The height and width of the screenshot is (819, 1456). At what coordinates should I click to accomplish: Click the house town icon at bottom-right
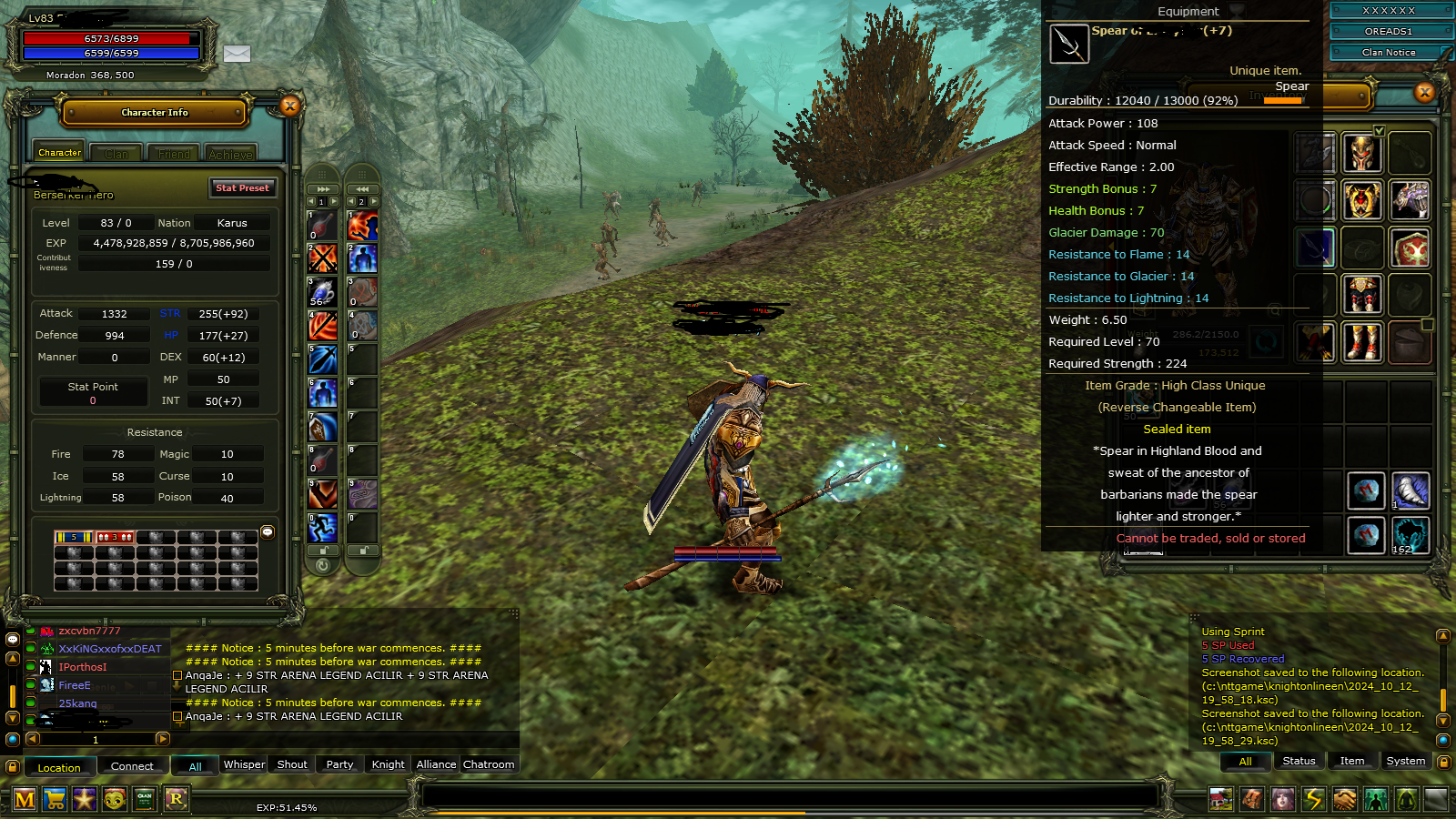(x=1219, y=798)
